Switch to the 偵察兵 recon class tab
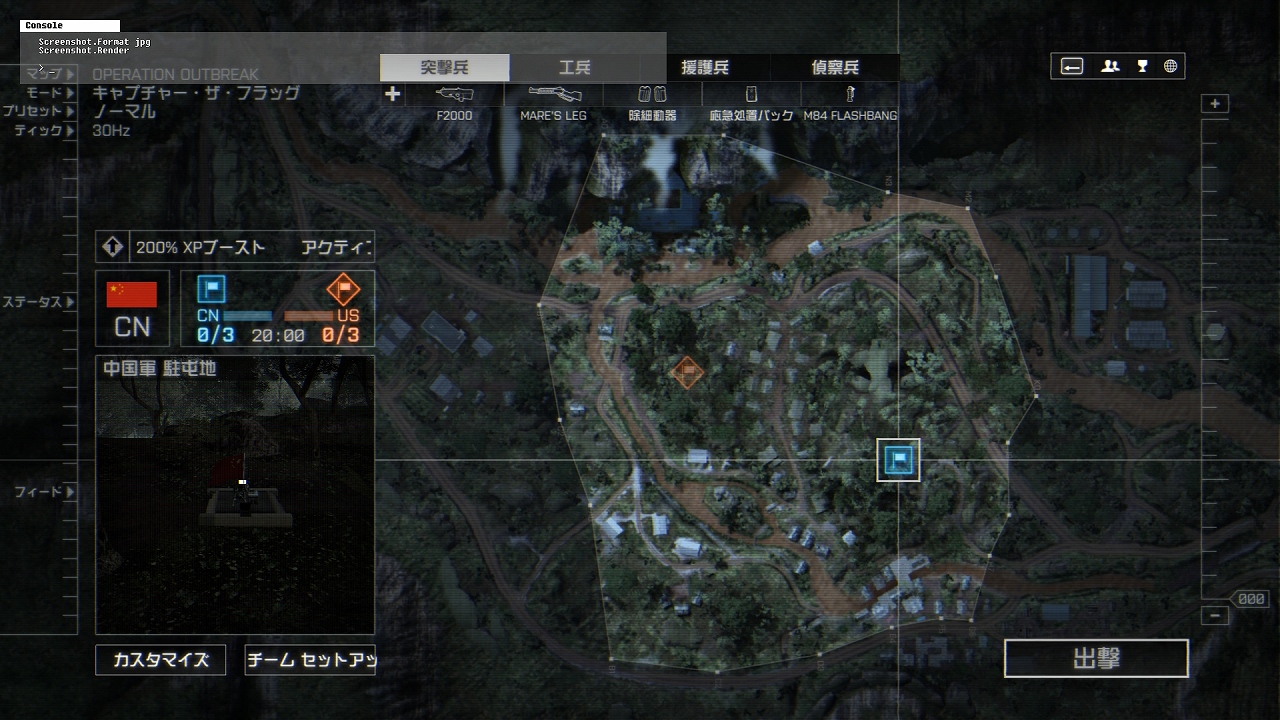Image resolution: width=1280 pixels, height=720 pixels. (x=835, y=68)
